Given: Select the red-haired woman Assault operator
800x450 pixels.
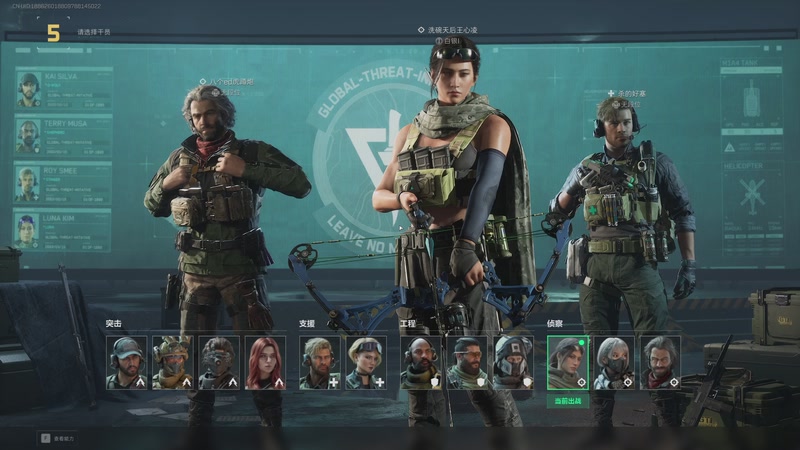Looking at the screenshot, I should coord(265,362).
